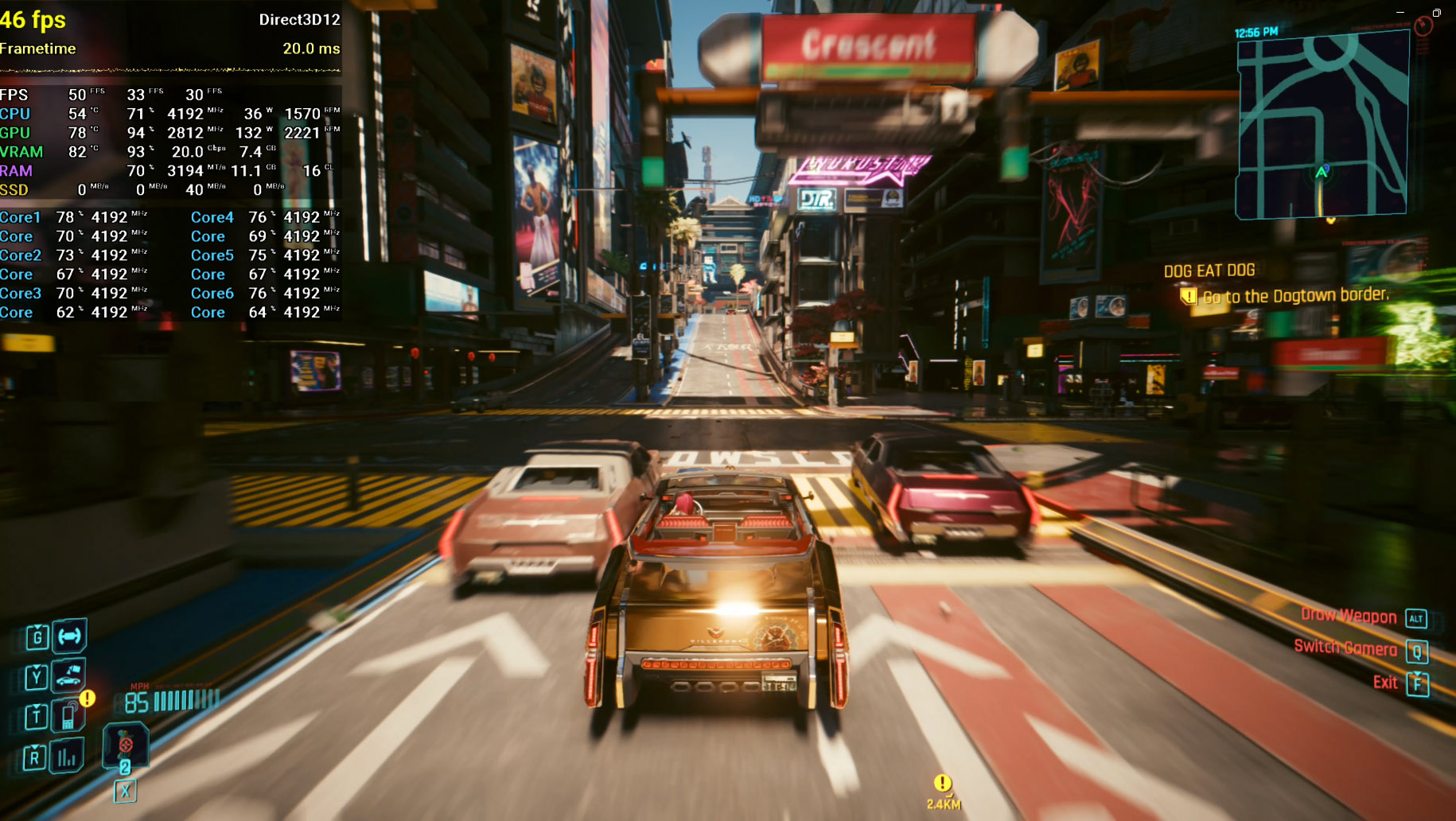
Task: Select the consumable inhaler quick slot
Action: point(125,746)
